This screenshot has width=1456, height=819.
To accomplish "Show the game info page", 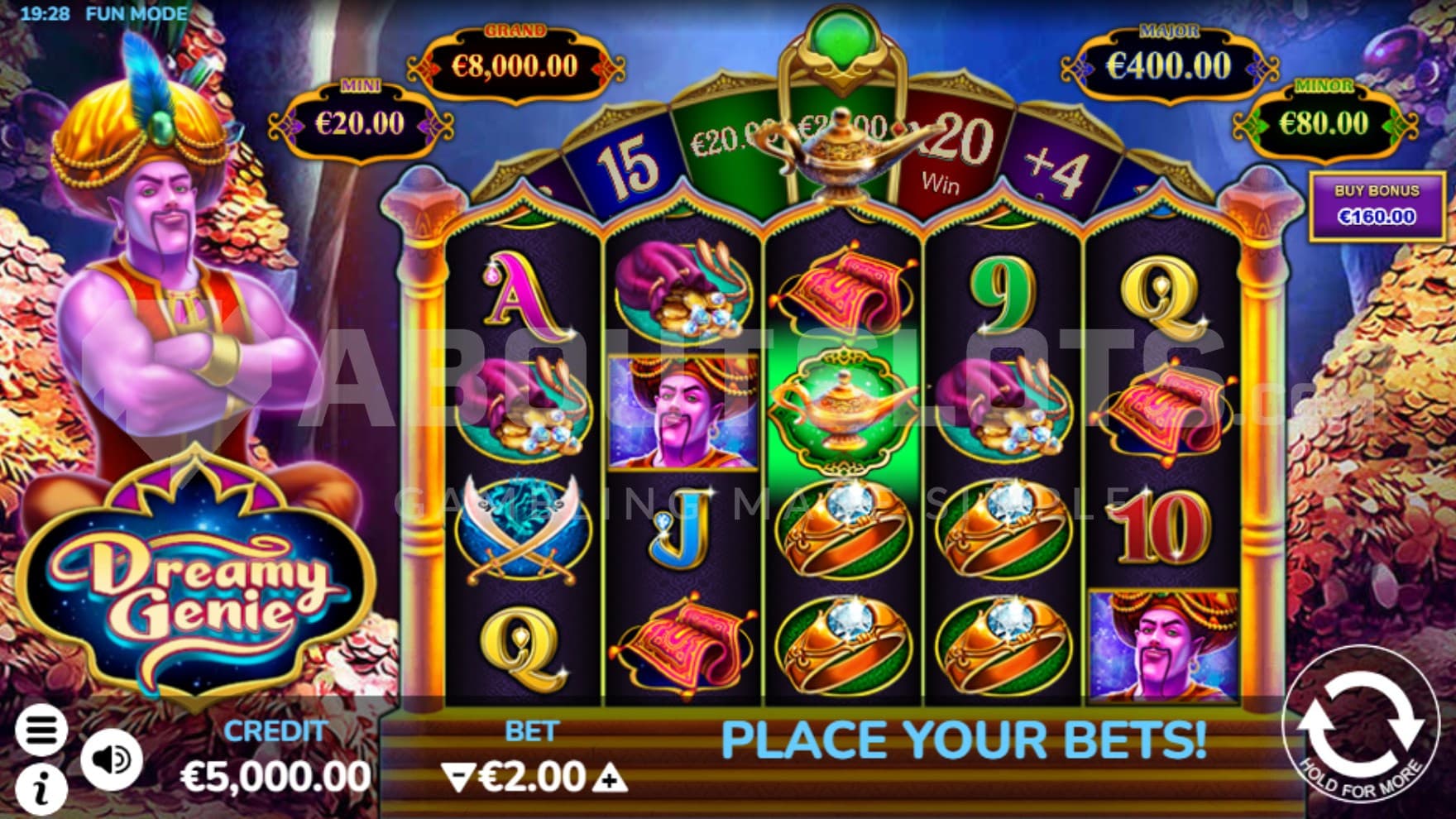I will click(x=41, y=788).
